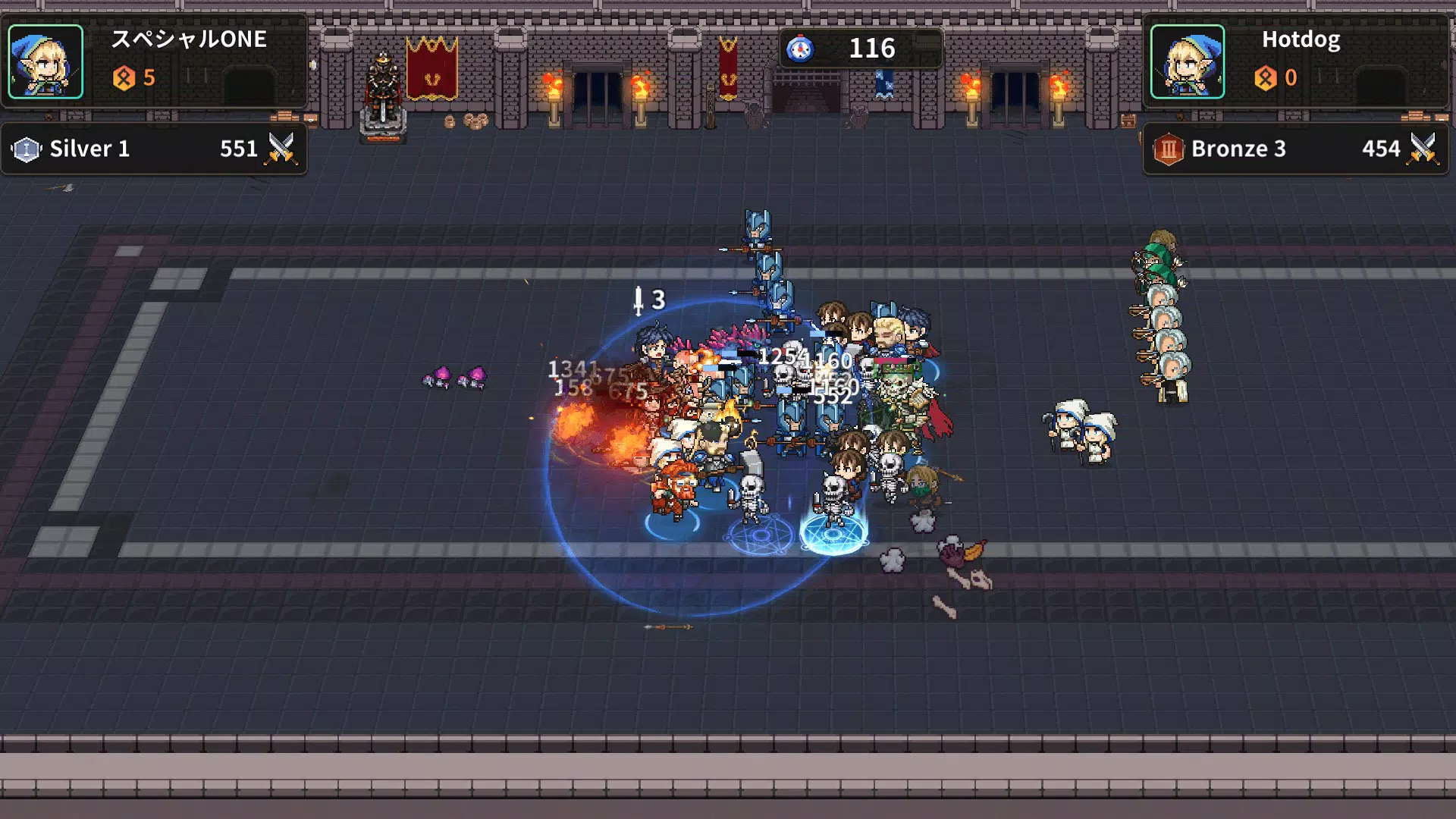Click the score number 551

click(x=237, y=149)
